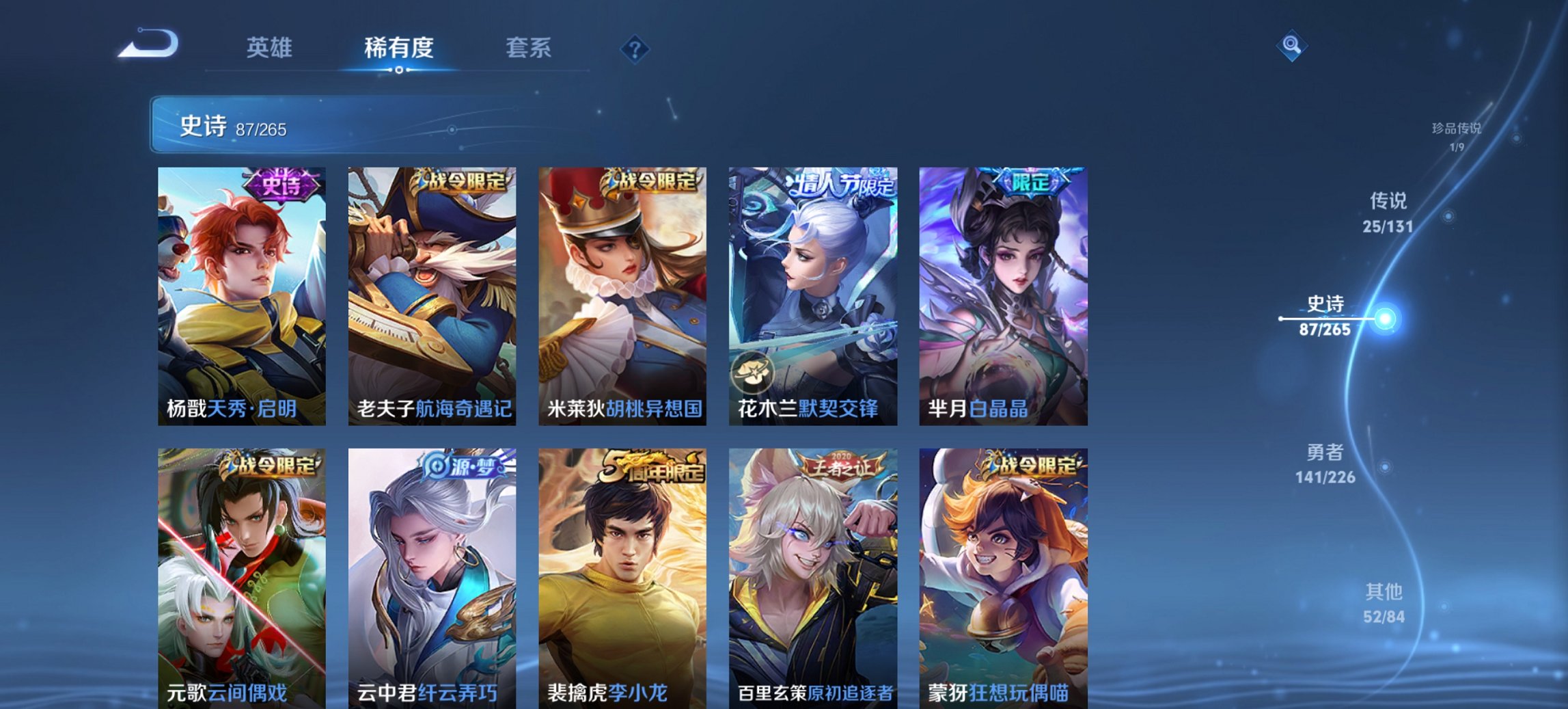Screen dimensions: 1568x709
Task: Switch to the 英雄 tab
Action: pyautogui.click(x=271, y=48)
